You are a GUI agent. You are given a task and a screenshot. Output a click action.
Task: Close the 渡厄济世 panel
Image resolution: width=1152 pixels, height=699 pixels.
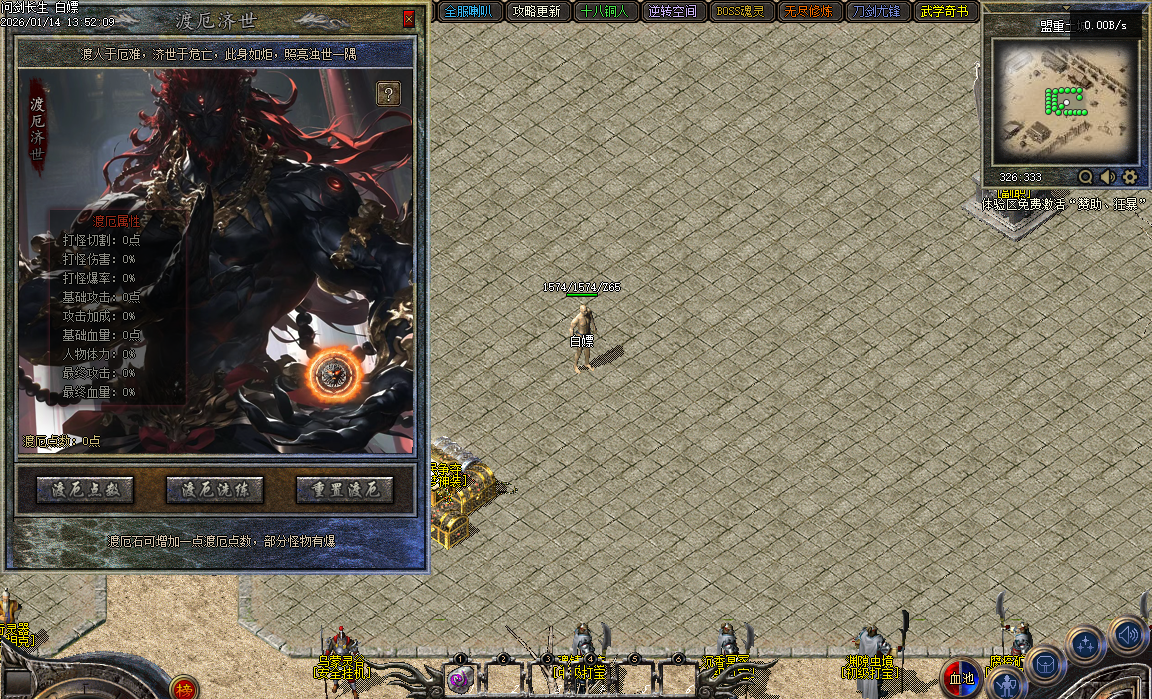(408, 19)
